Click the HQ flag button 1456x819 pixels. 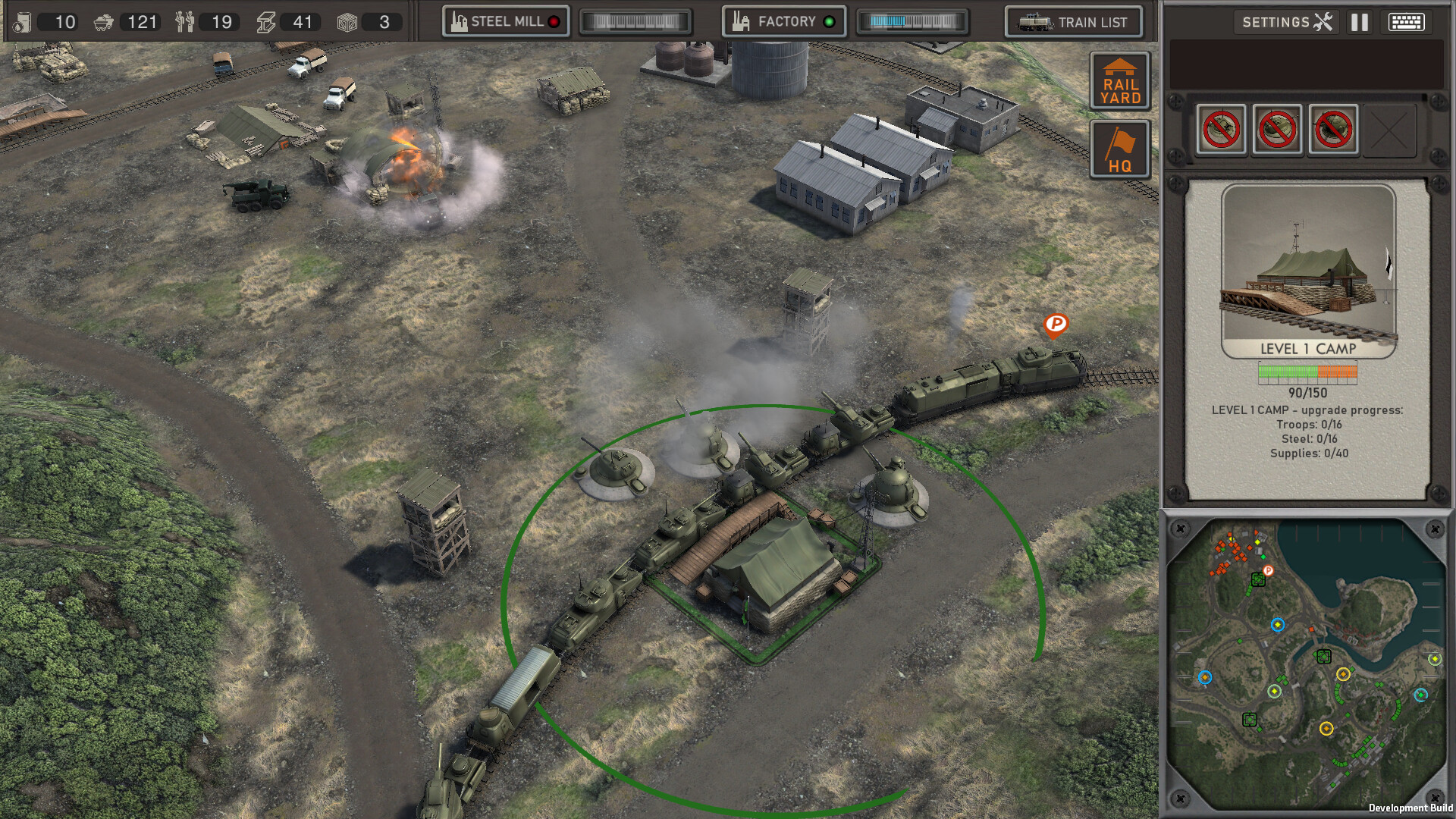pos(1119,149)
